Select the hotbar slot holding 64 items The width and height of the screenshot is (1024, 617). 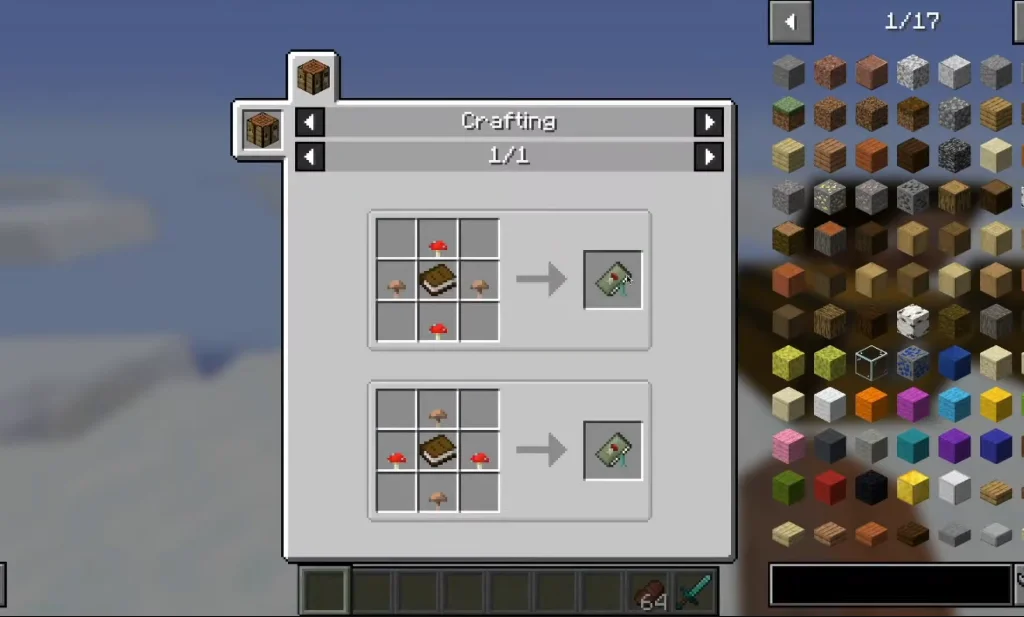coord(650,591)
